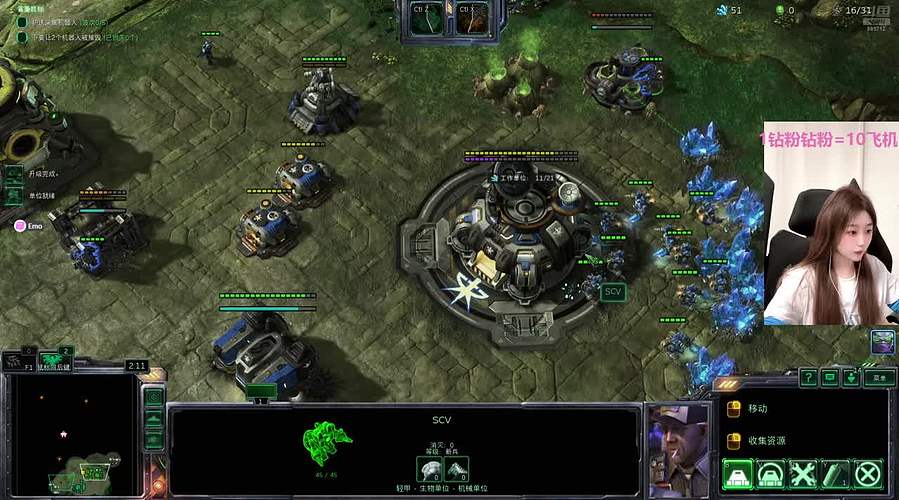Activate the minimap ping signal button
Viewport: 899px width, 500px height.
tap(153, 397)
